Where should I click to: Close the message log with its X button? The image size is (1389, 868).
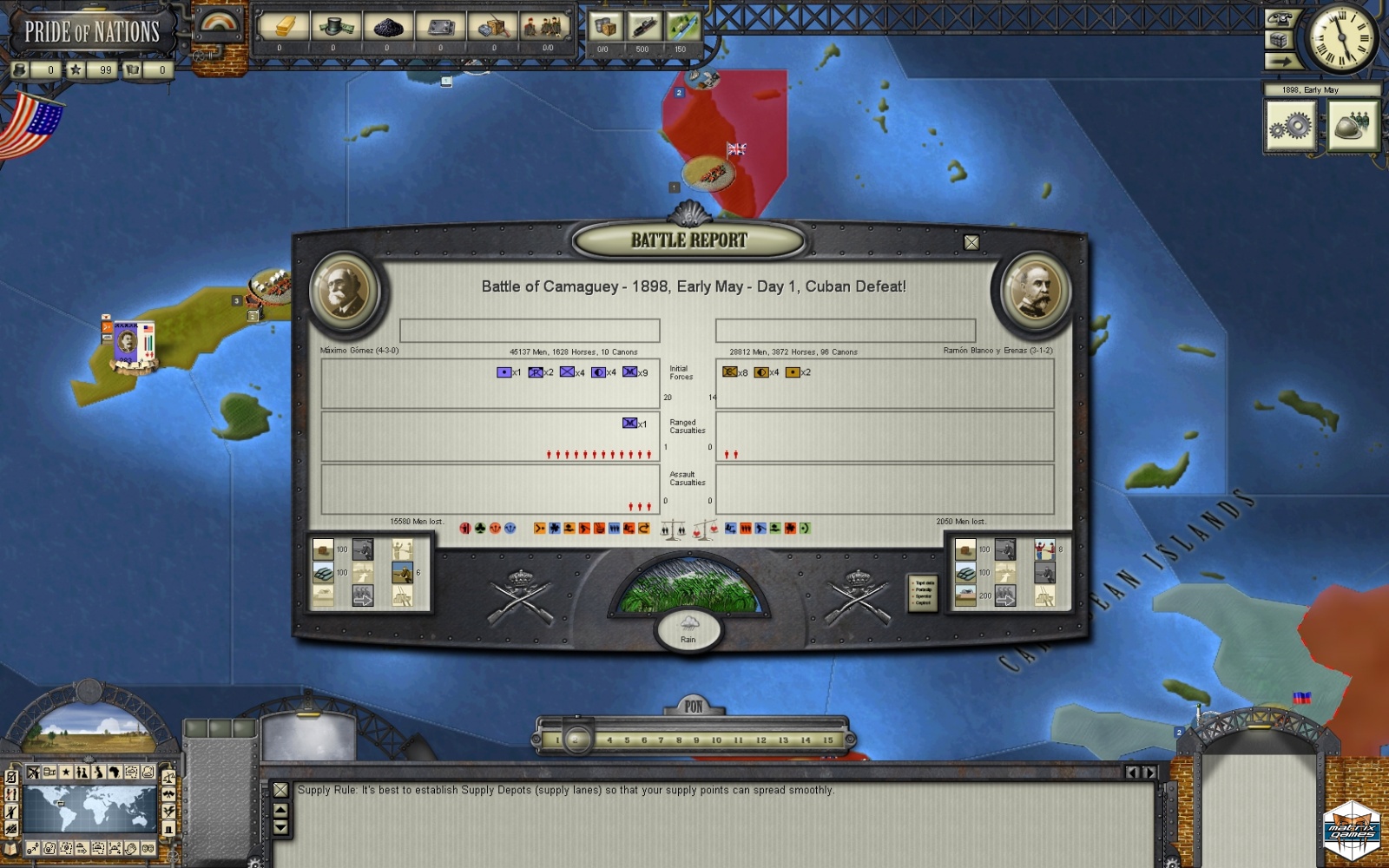point(280,790)
